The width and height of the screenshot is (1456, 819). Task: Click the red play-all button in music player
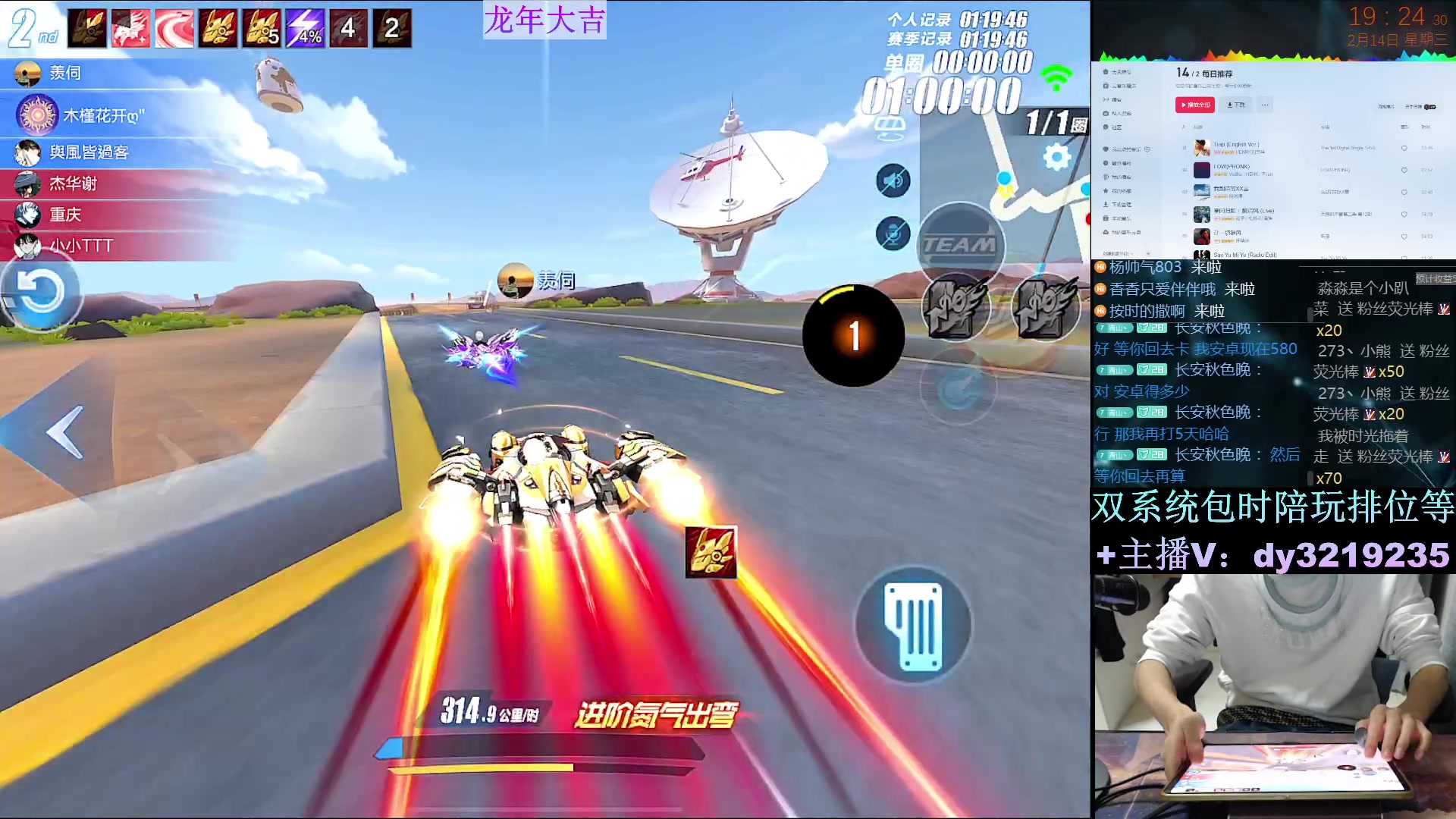[x=1194, y=105]
